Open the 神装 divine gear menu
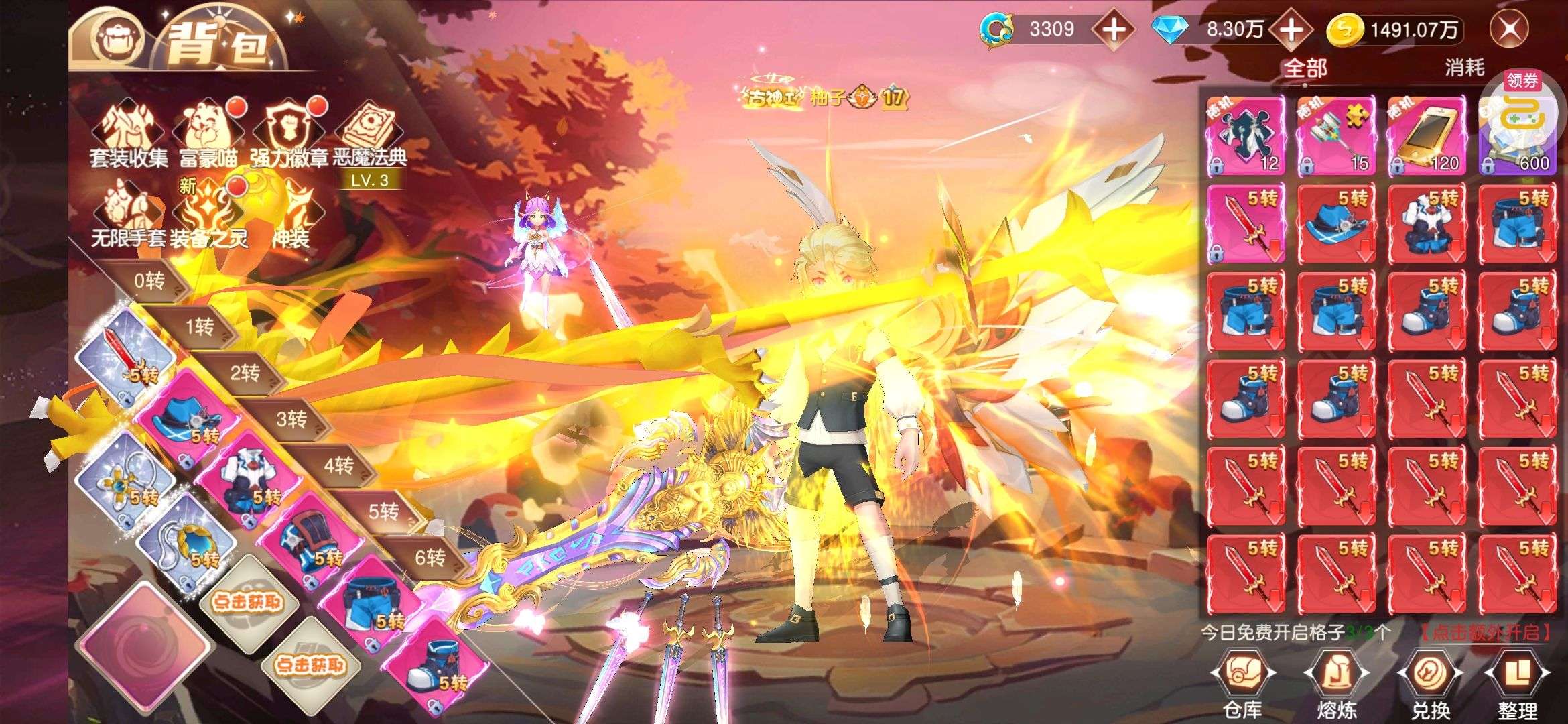The width and height of the screenshot is (1568, 724). (x=292, y=216)
